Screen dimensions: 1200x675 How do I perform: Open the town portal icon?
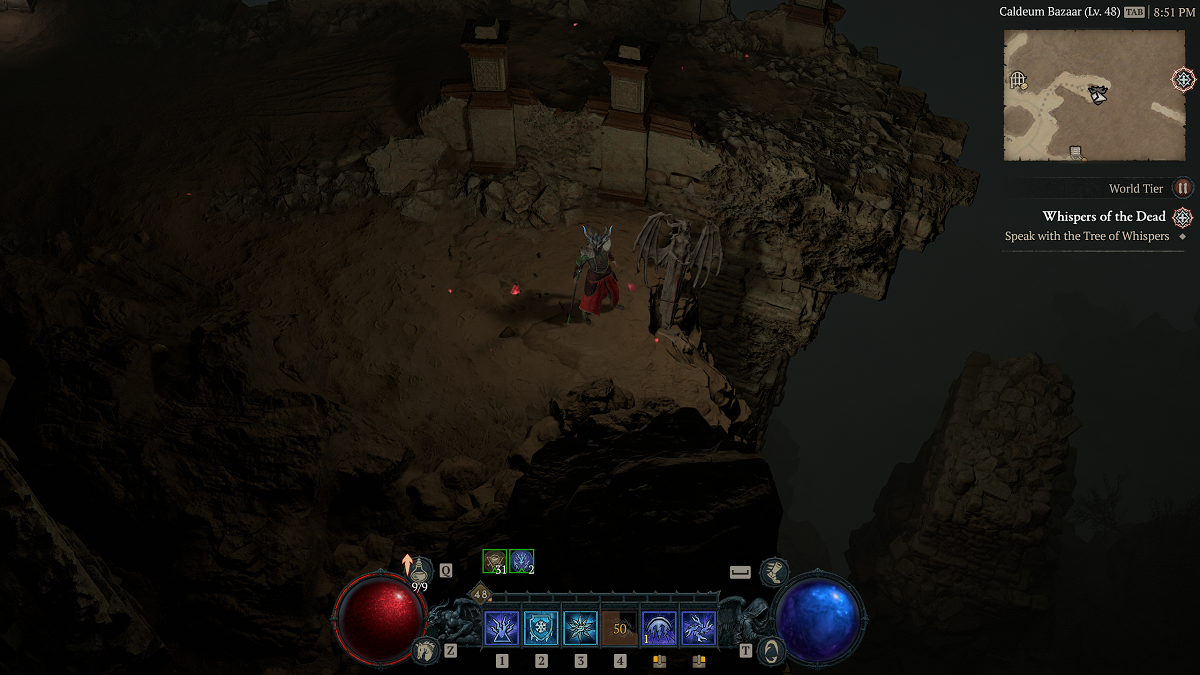click(x=771, y=650)
